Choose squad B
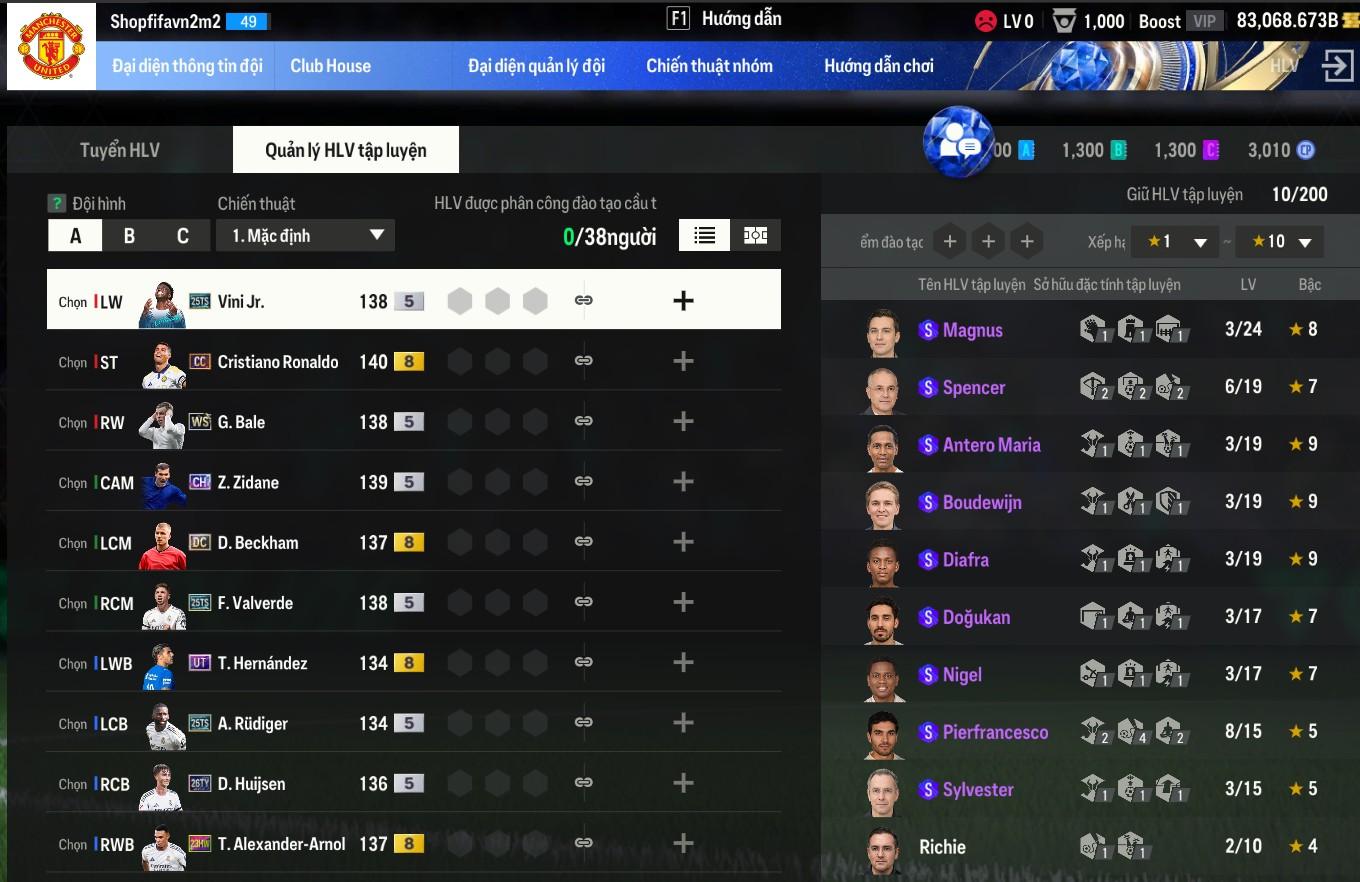 click(x=129, y=236)
